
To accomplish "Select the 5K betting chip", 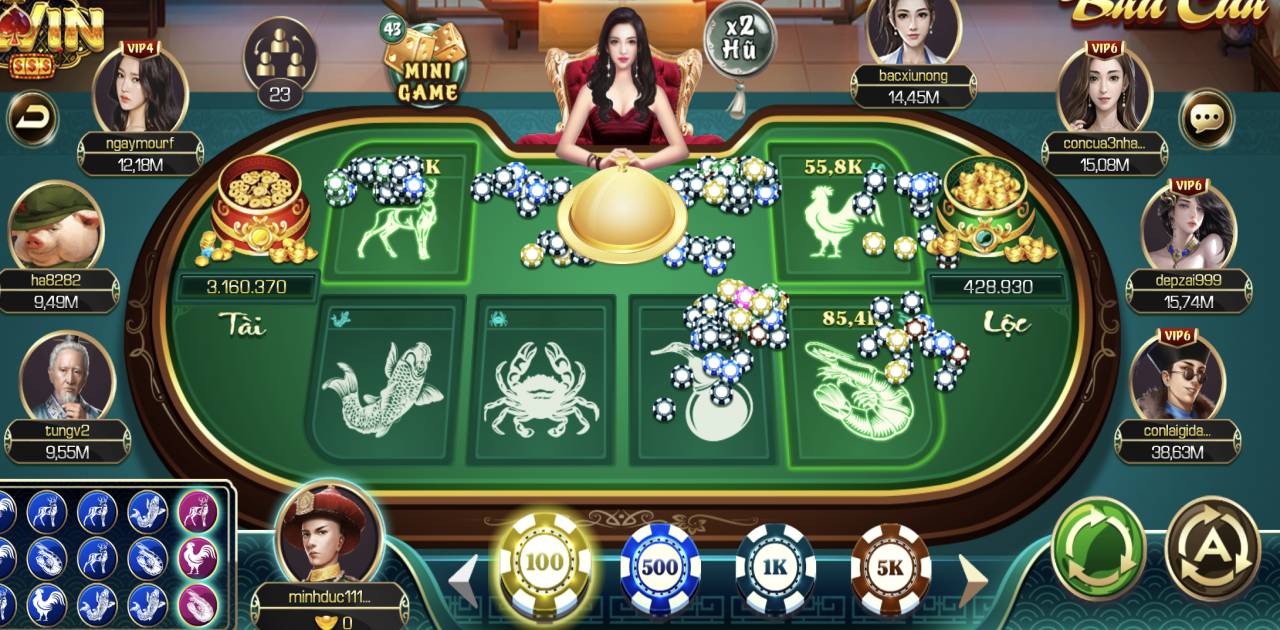I will (890, 568).
